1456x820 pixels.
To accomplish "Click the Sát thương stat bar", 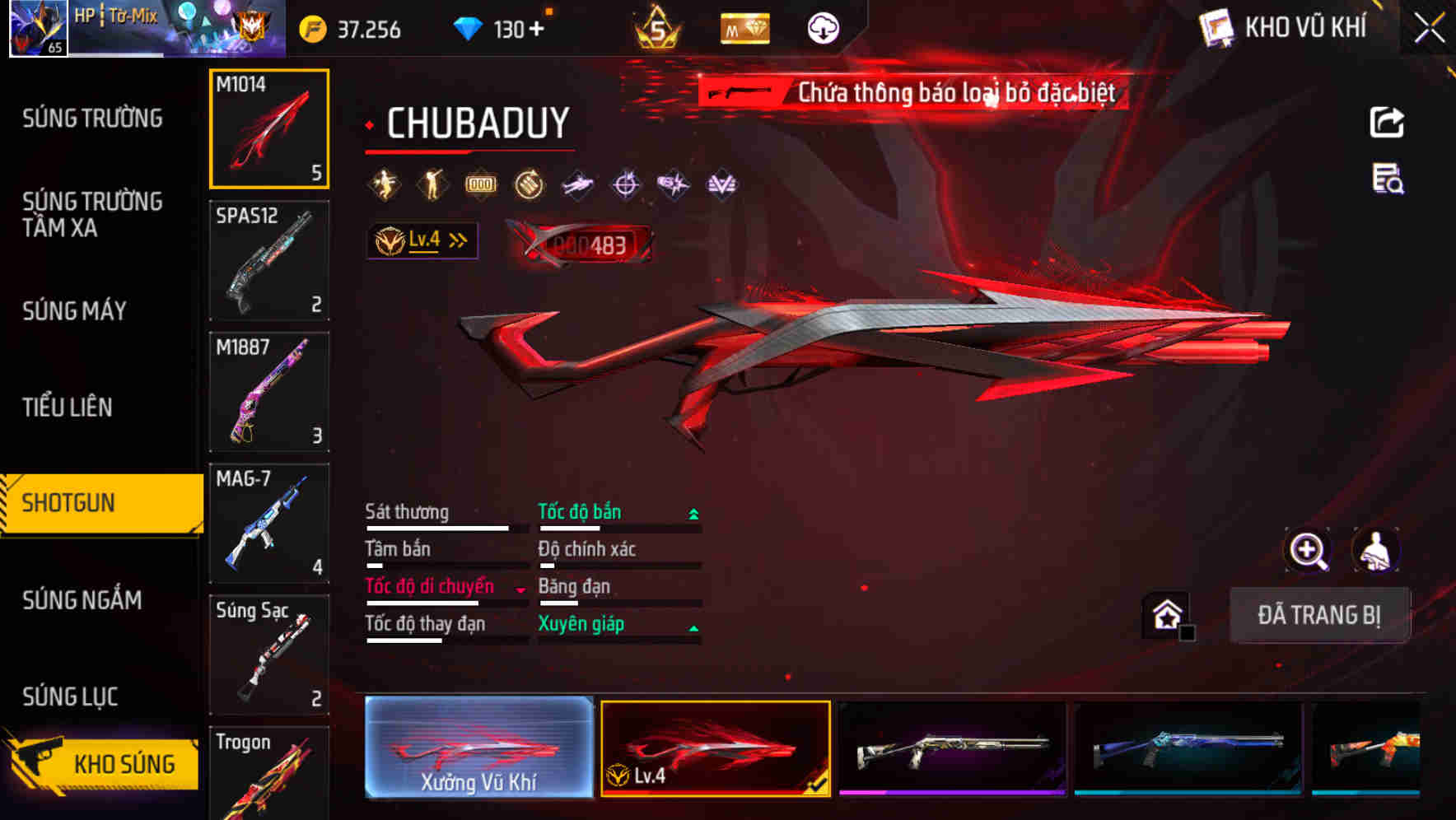I will click(436, 527).
